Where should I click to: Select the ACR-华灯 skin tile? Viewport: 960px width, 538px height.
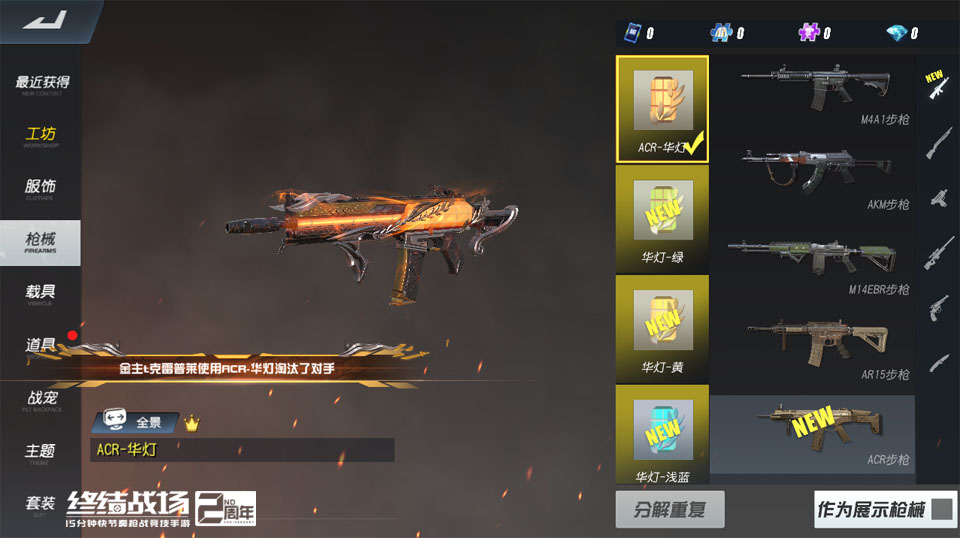click(662, 108)
